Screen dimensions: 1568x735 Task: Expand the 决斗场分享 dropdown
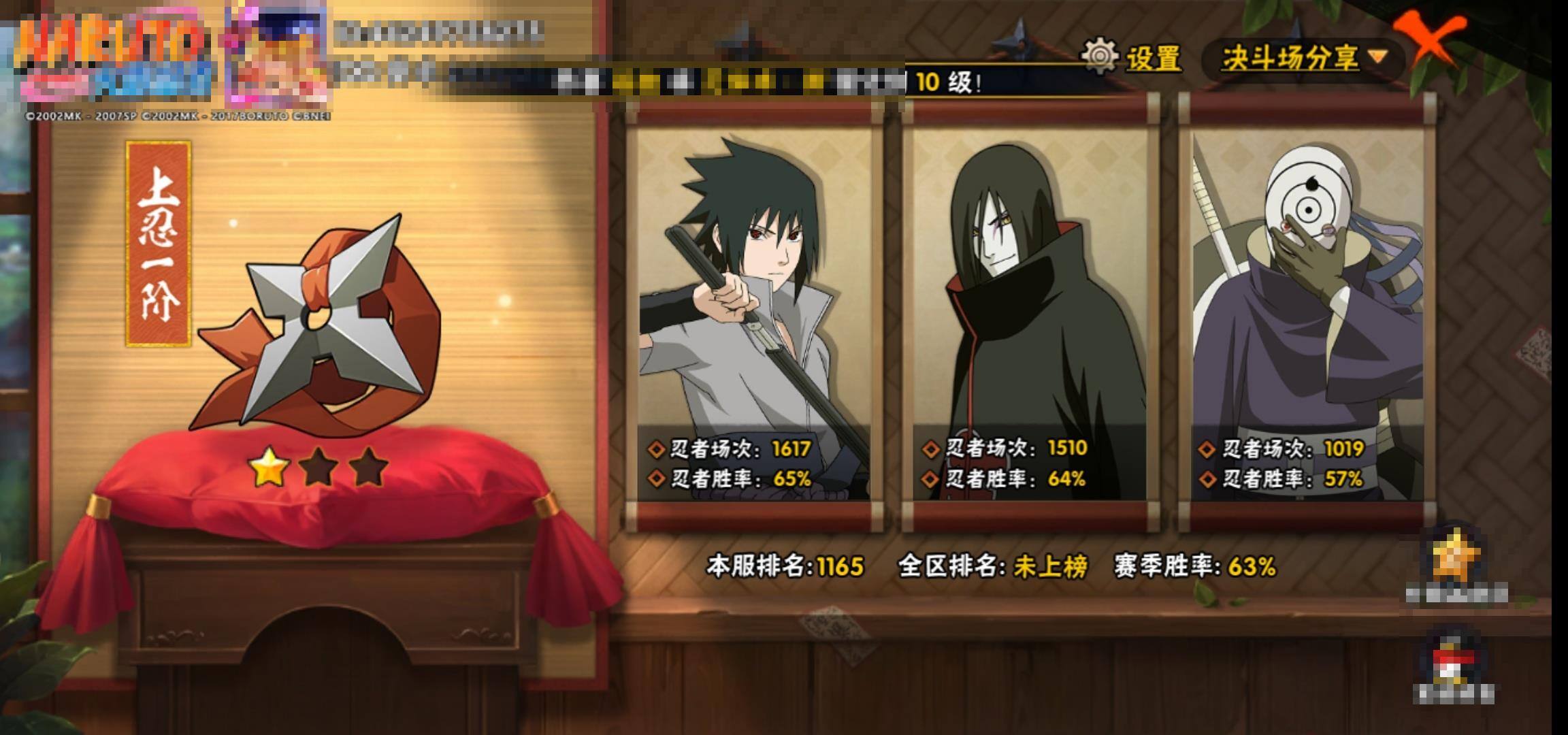point(1303,58)
